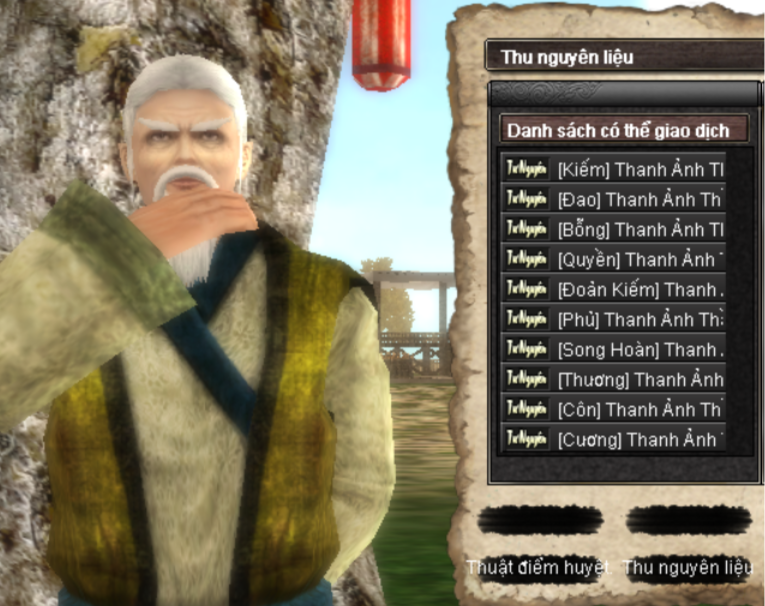This screenshot has height=606, width=765.
Task: Open the Thuật điểm huyệt option
Action: point(539,567)
